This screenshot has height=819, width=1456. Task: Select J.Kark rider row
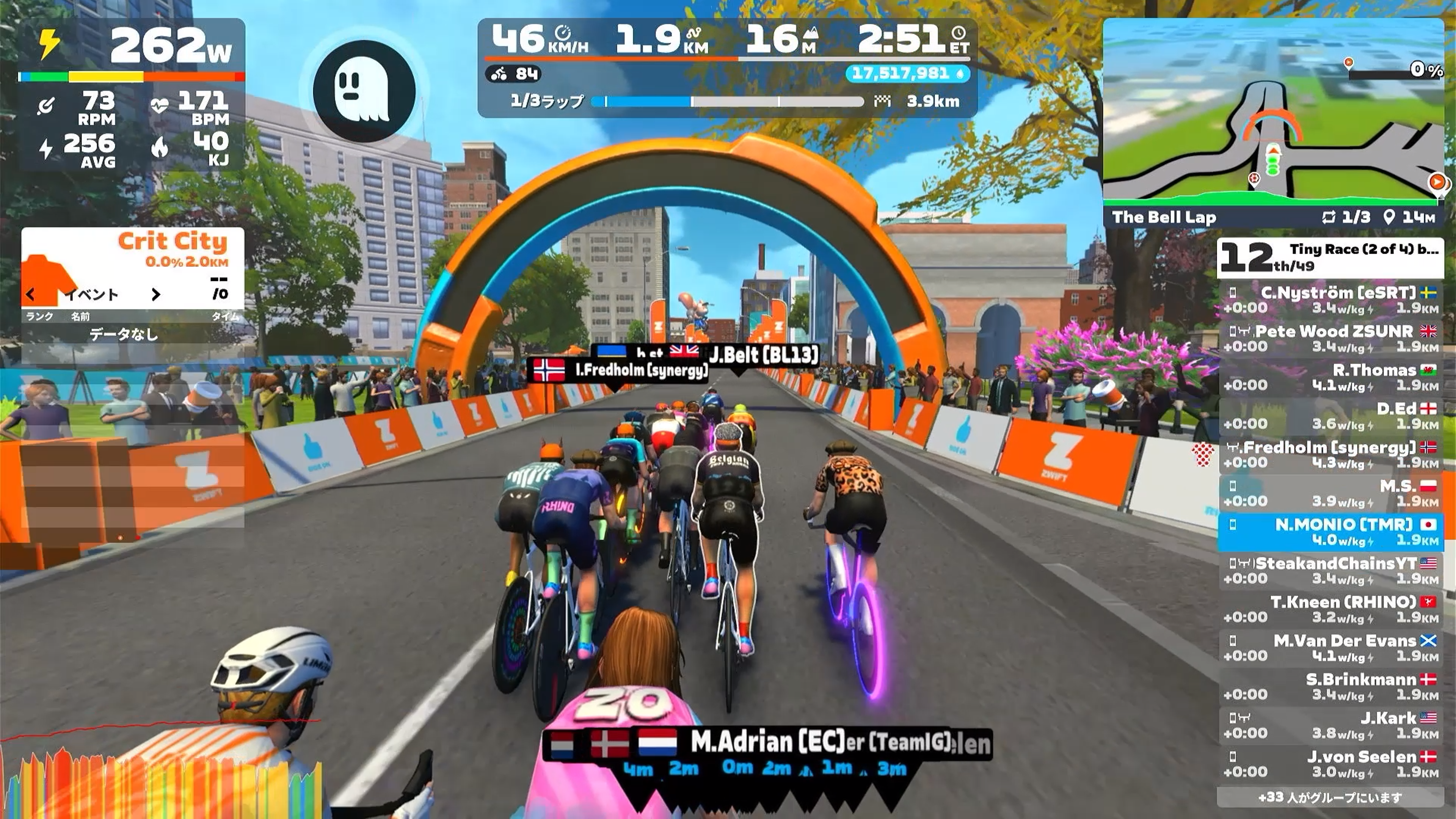[1330, 726]
